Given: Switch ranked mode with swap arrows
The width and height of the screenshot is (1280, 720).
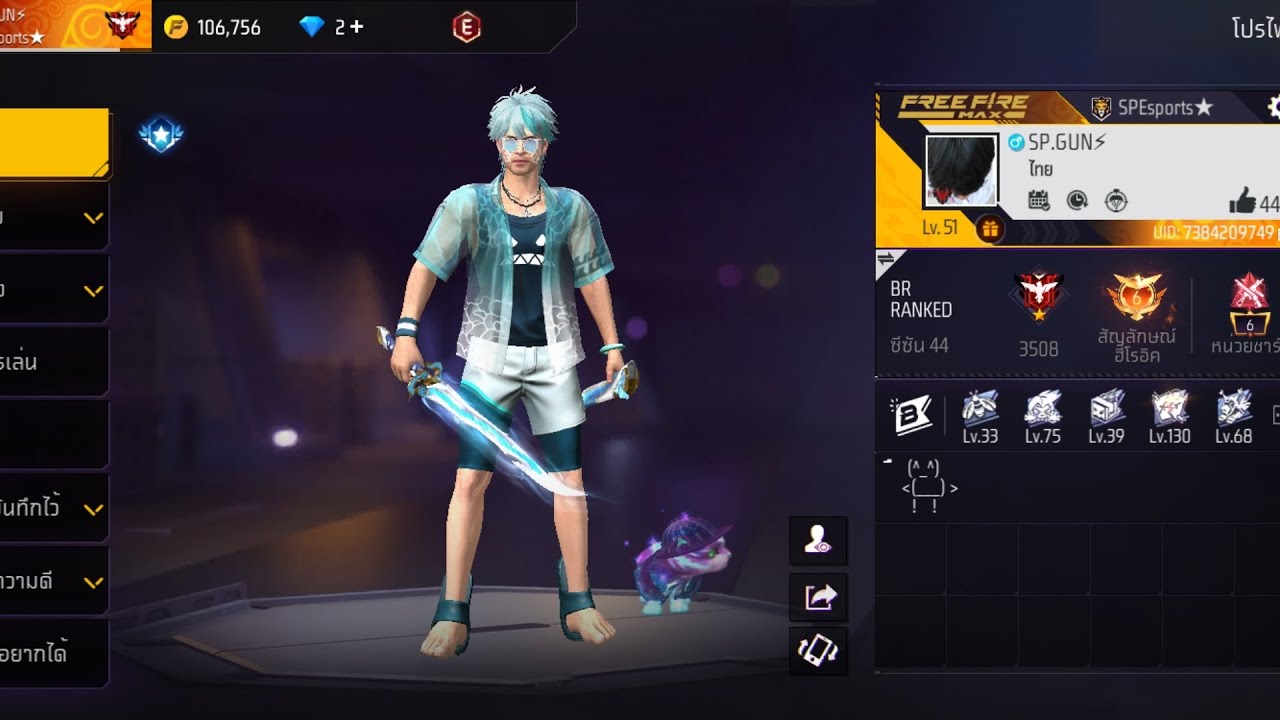Looking at the screenshot, I should 886,261.
